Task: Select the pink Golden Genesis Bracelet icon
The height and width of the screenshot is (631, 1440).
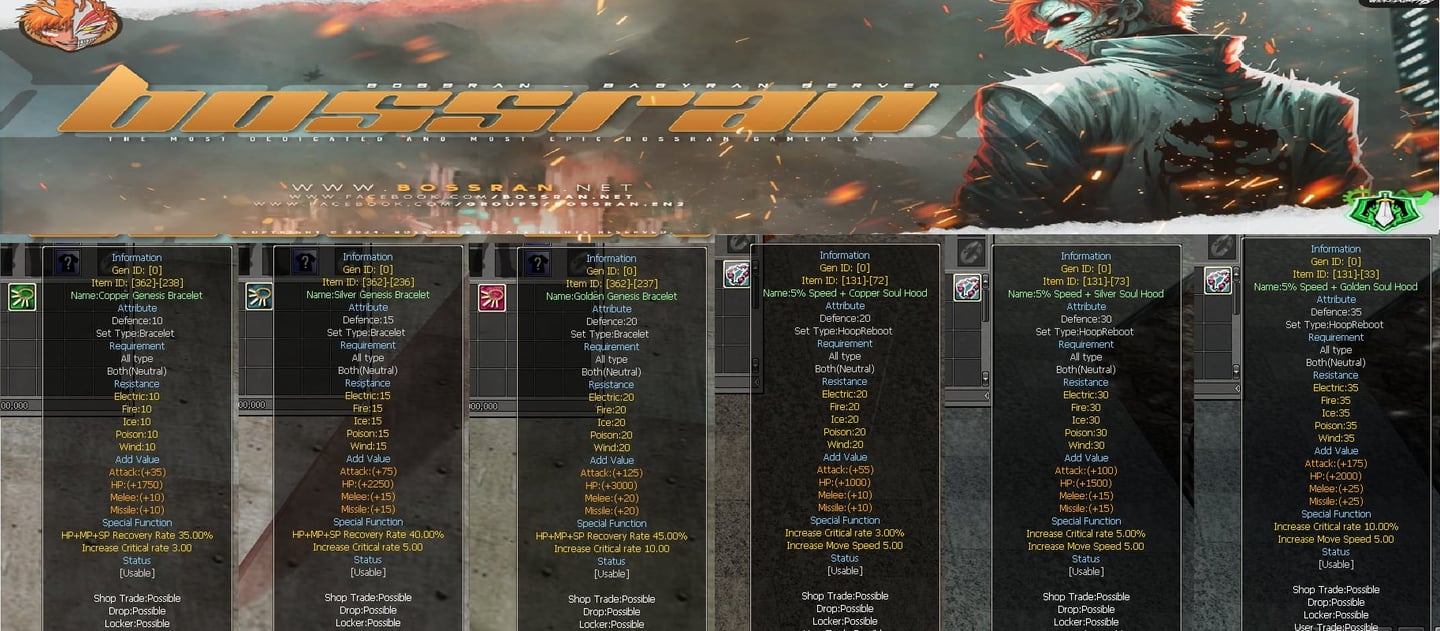Action: click(491, 297)
